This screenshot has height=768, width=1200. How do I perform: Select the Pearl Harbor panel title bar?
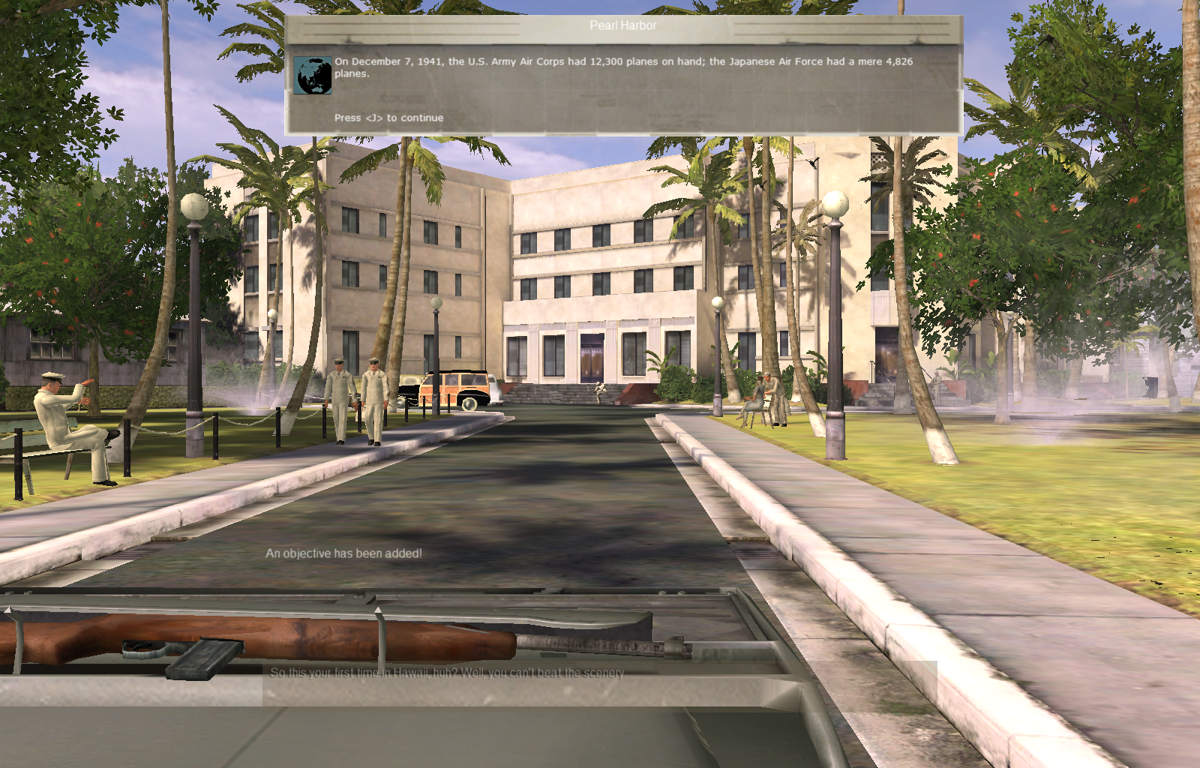[623, 26]
